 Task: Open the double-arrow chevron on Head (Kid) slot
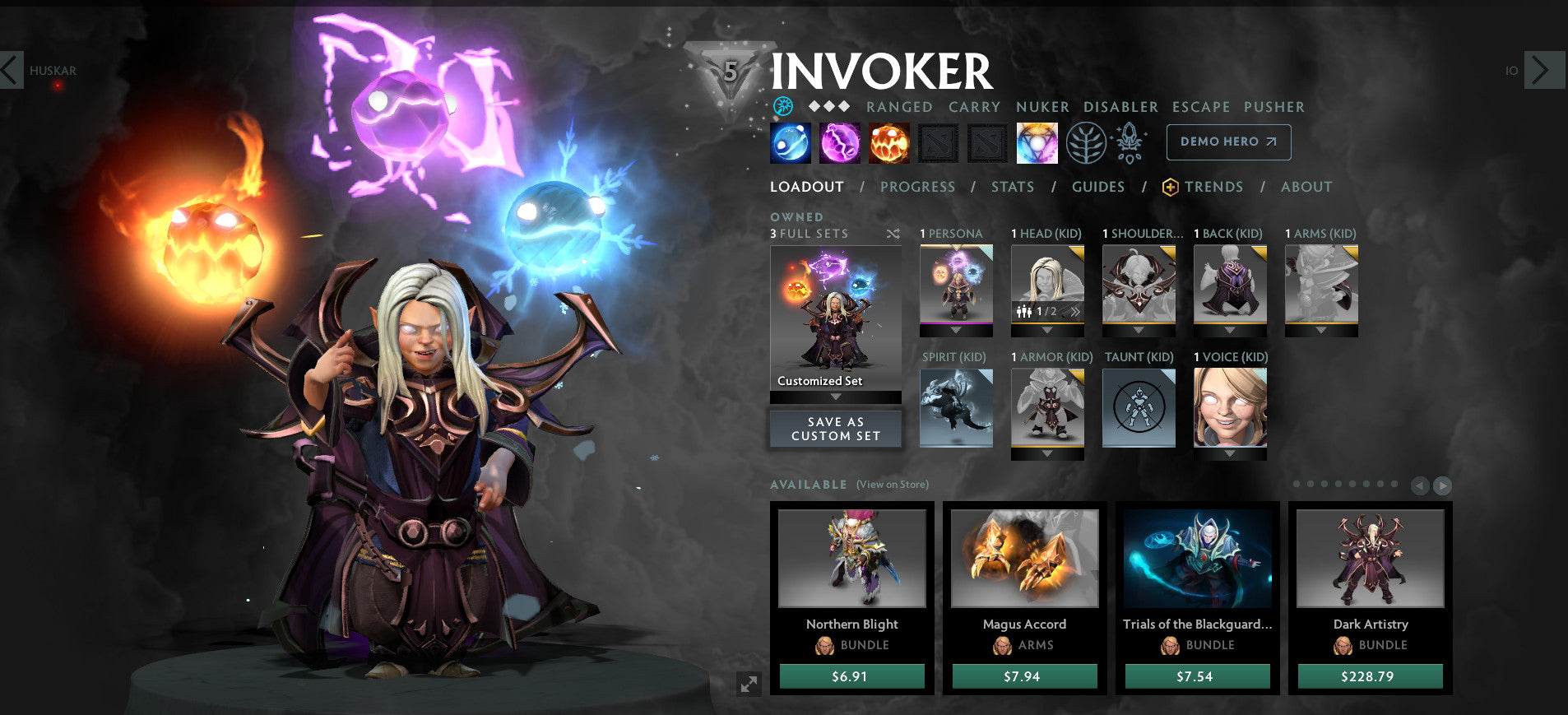(1075, 311)
